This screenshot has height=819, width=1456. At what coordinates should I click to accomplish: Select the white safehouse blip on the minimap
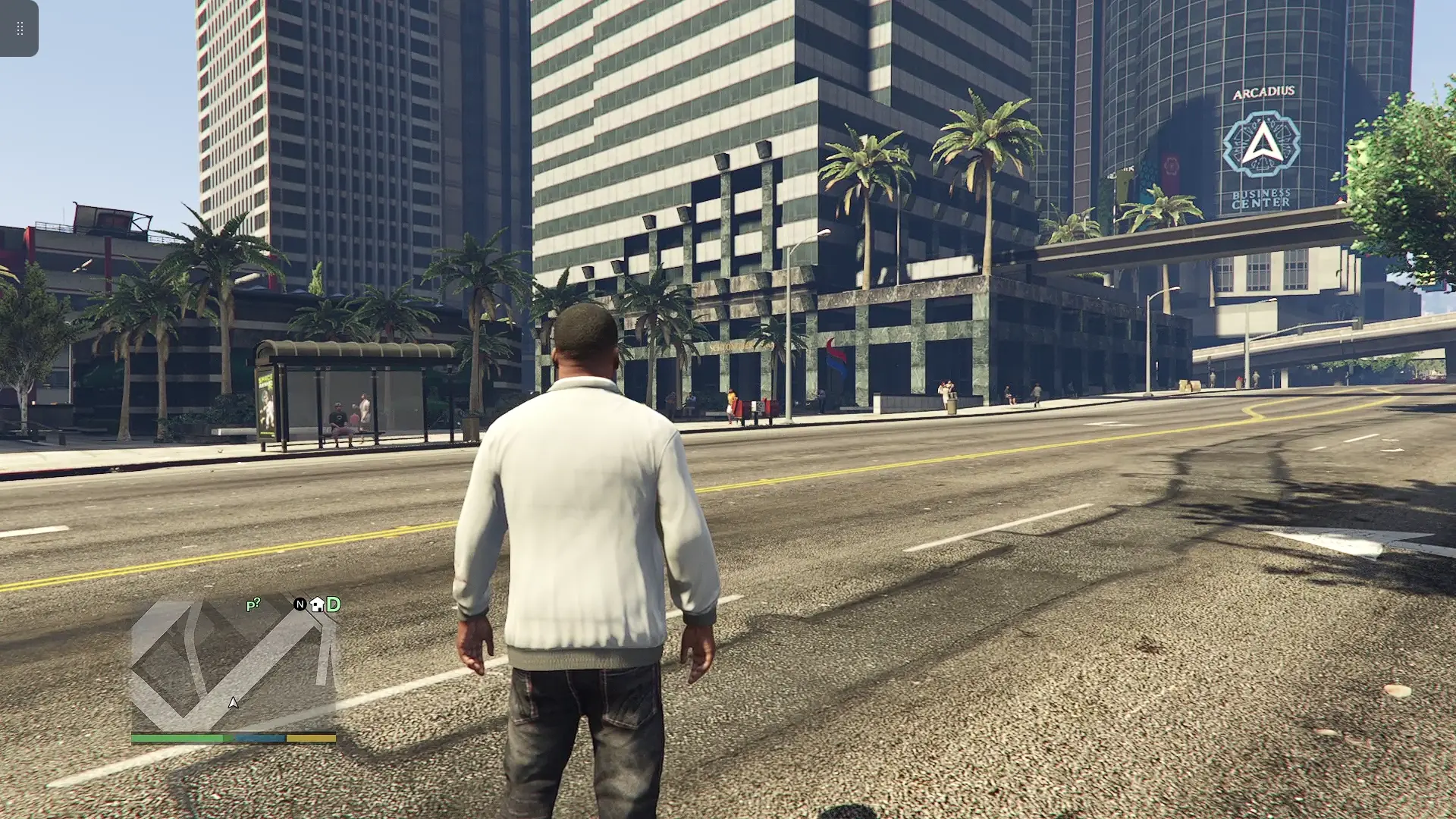pos(317,604)
